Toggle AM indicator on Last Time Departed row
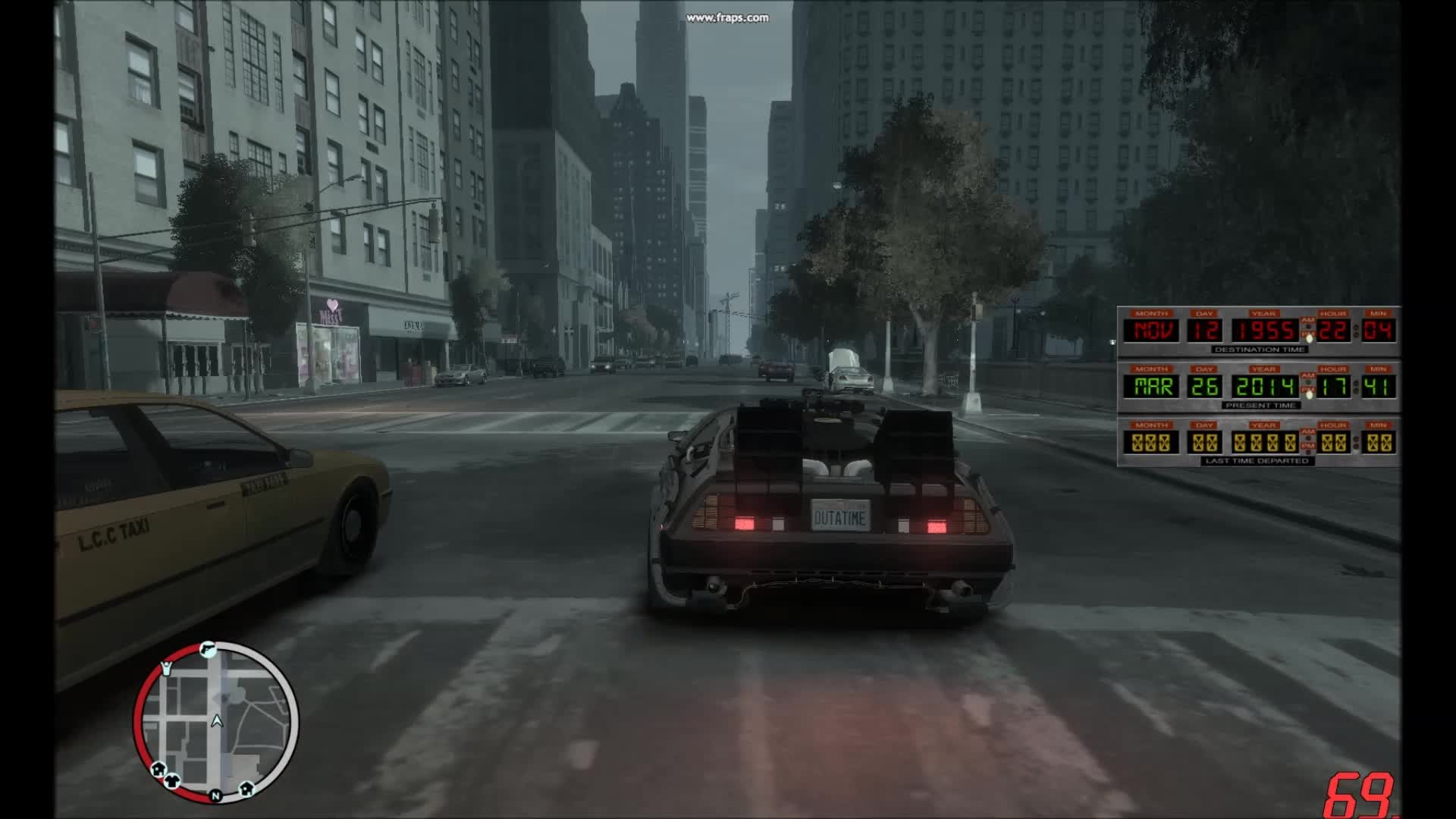Image resolution: width=1456 pixels, height=819 pixels. coord(1307,432)
